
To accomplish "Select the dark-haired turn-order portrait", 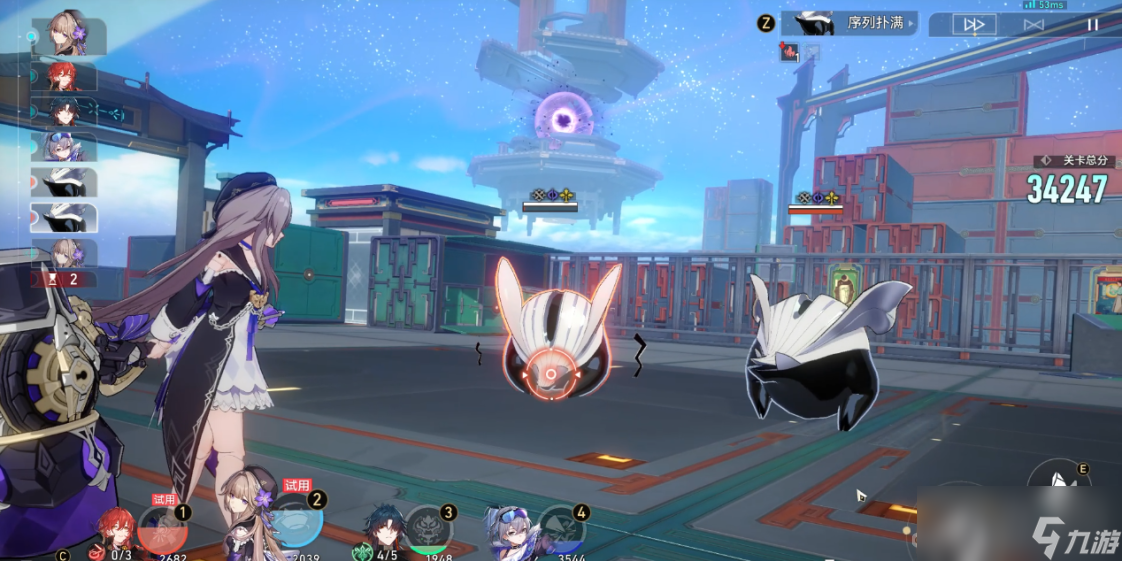I will pos(65,112).
